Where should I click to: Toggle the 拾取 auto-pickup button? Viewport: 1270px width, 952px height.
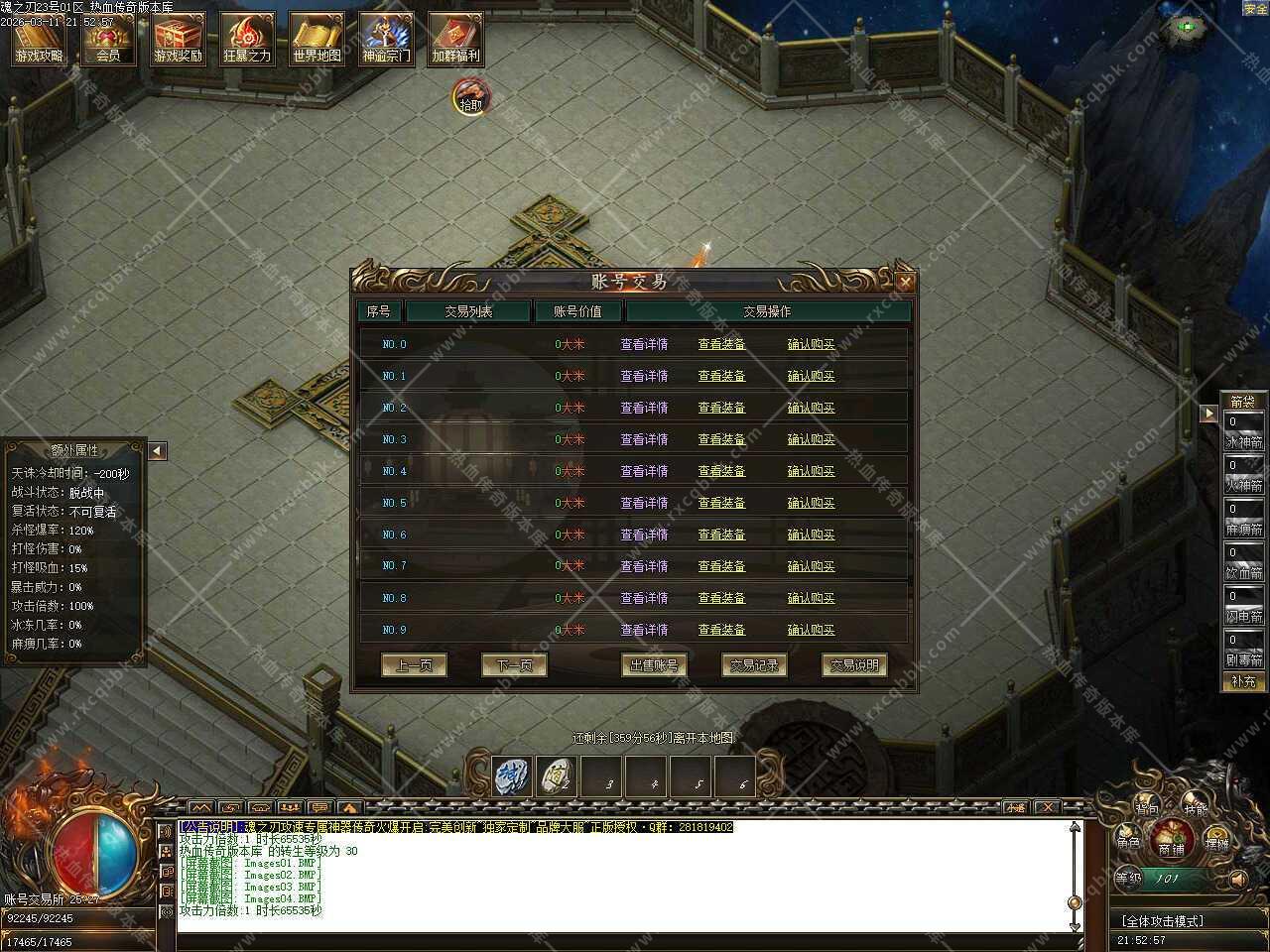[471, 98]
